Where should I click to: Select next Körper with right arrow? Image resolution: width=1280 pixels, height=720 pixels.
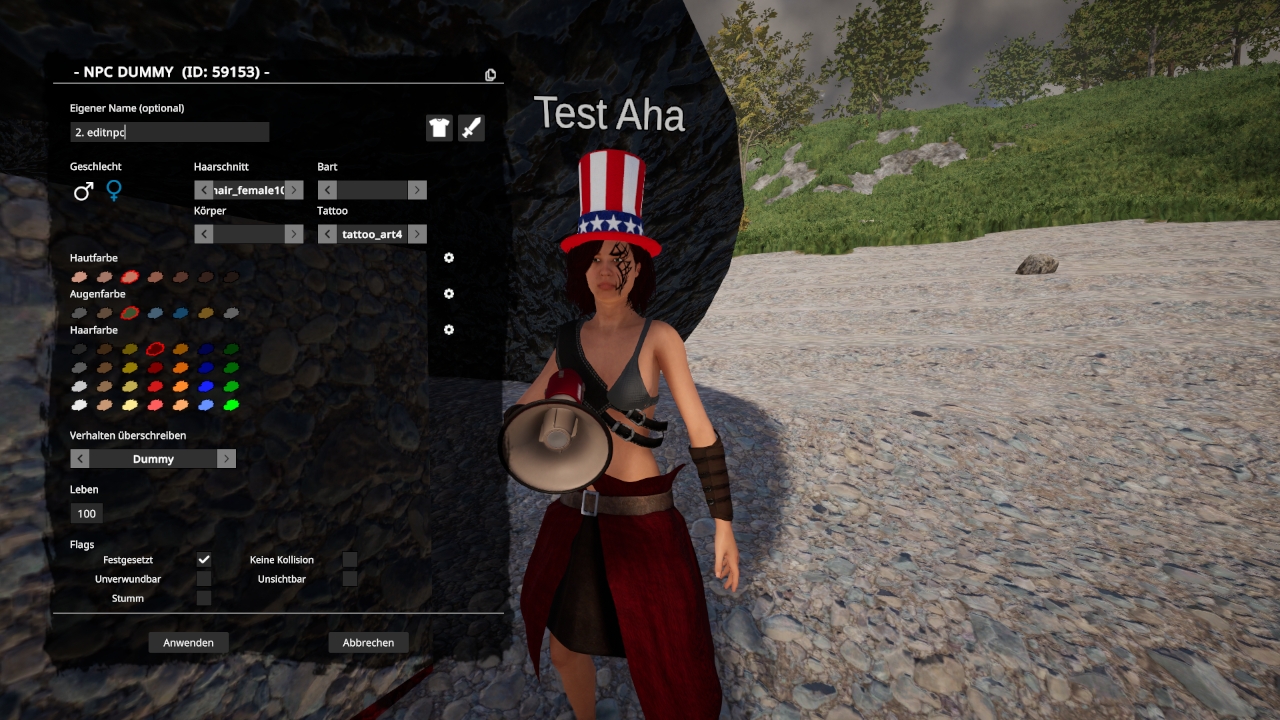294,234
